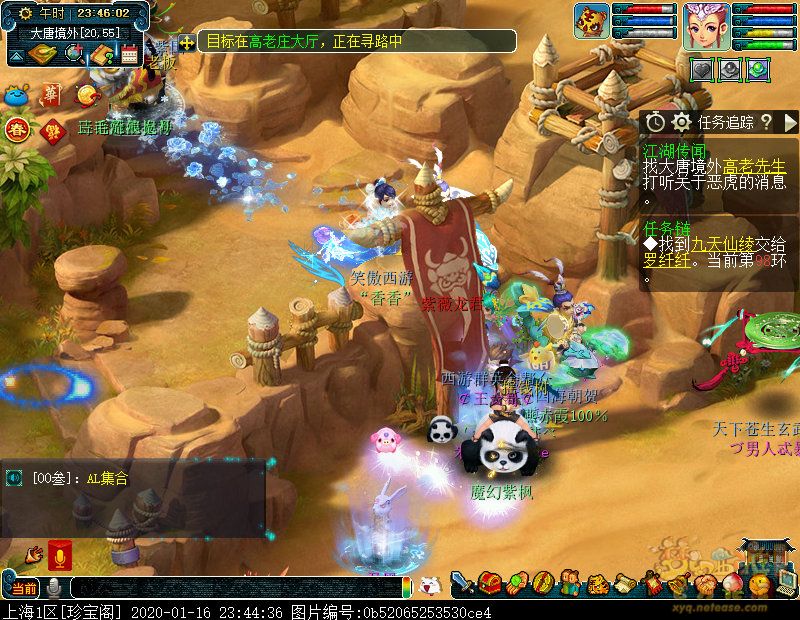The width and height of the screenshot is (800, 620).
Task: Click the quest tracker question mark help
Action: (766, 122)
